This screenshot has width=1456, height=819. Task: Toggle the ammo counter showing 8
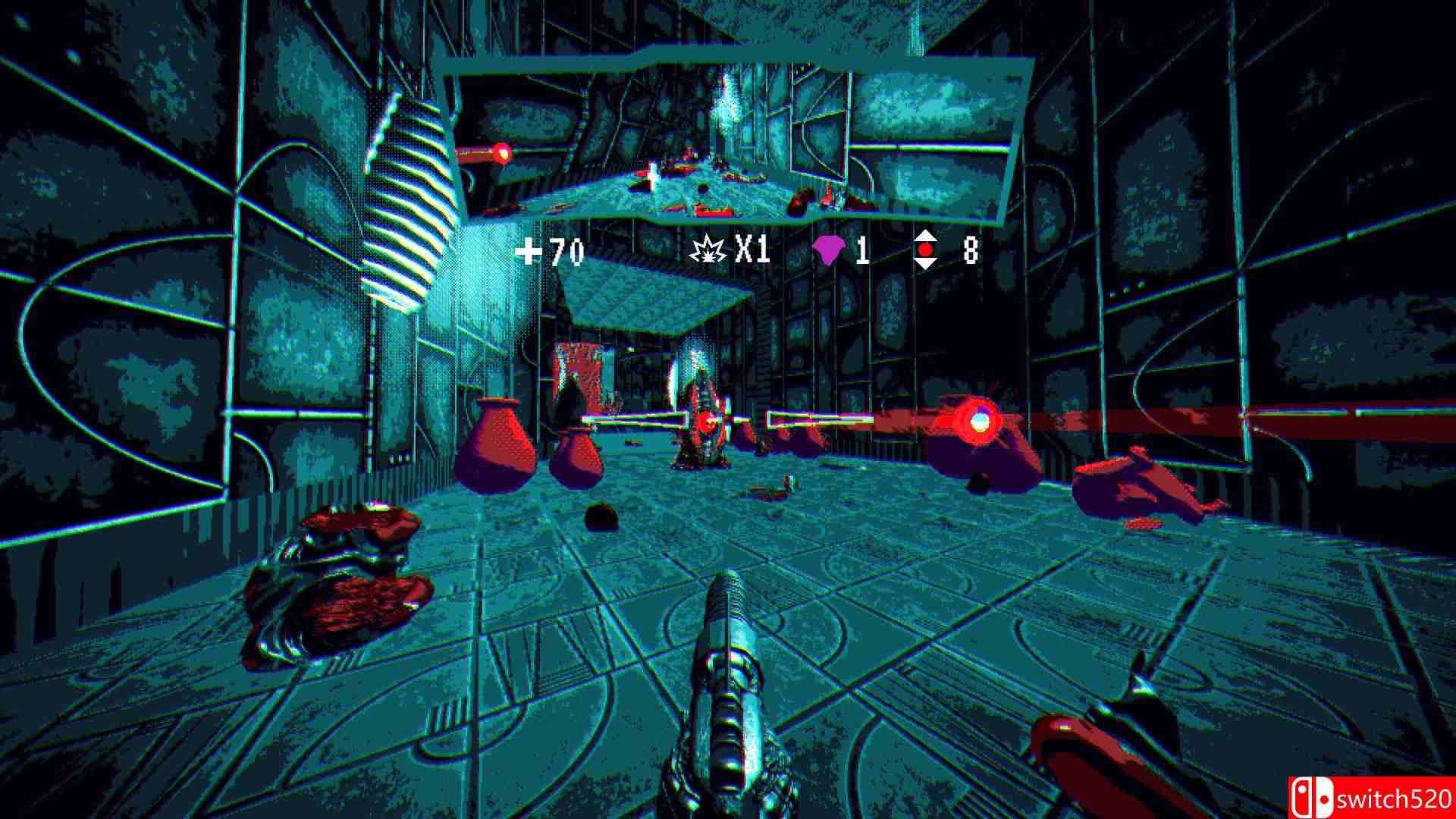point(972,250)
